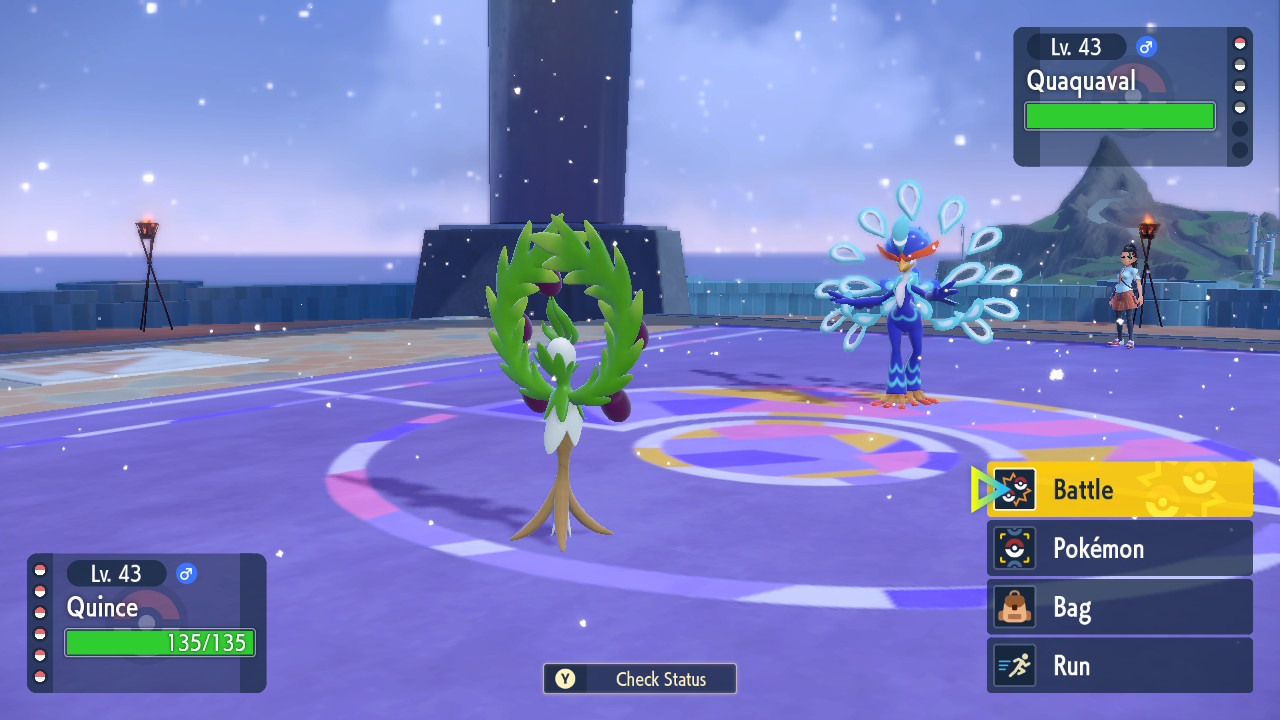1280x720 pixels.
Task: Select Run to flee the battle
Action: point(1119,666)
